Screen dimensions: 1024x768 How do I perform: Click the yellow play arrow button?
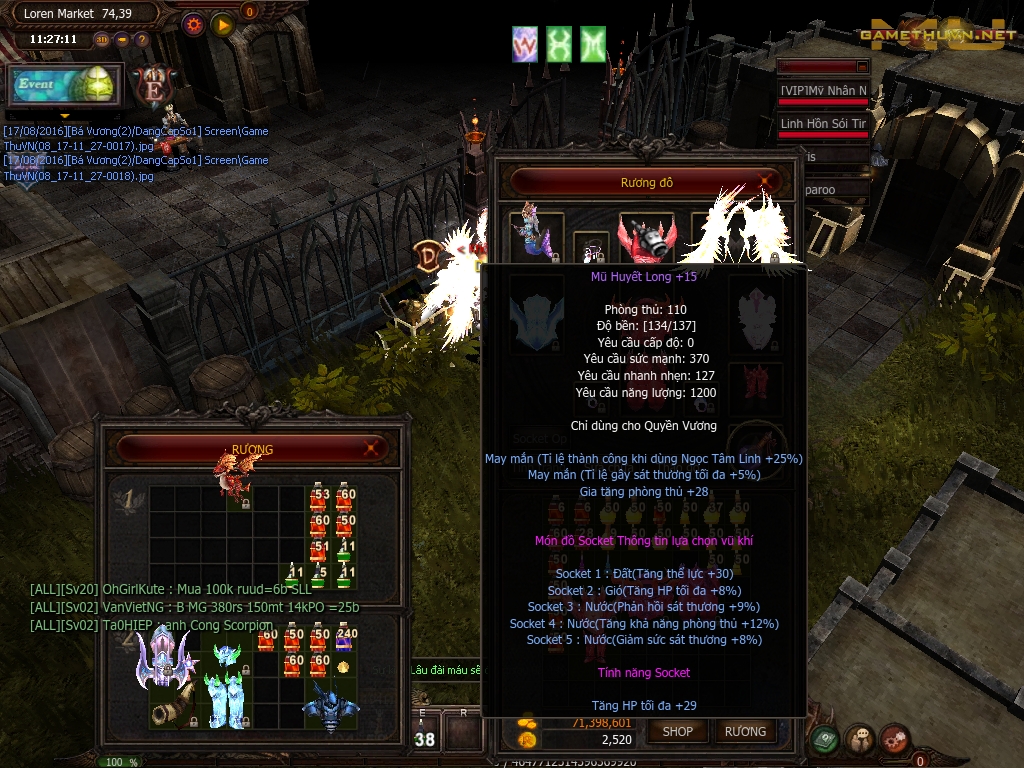tap(222, 24)
